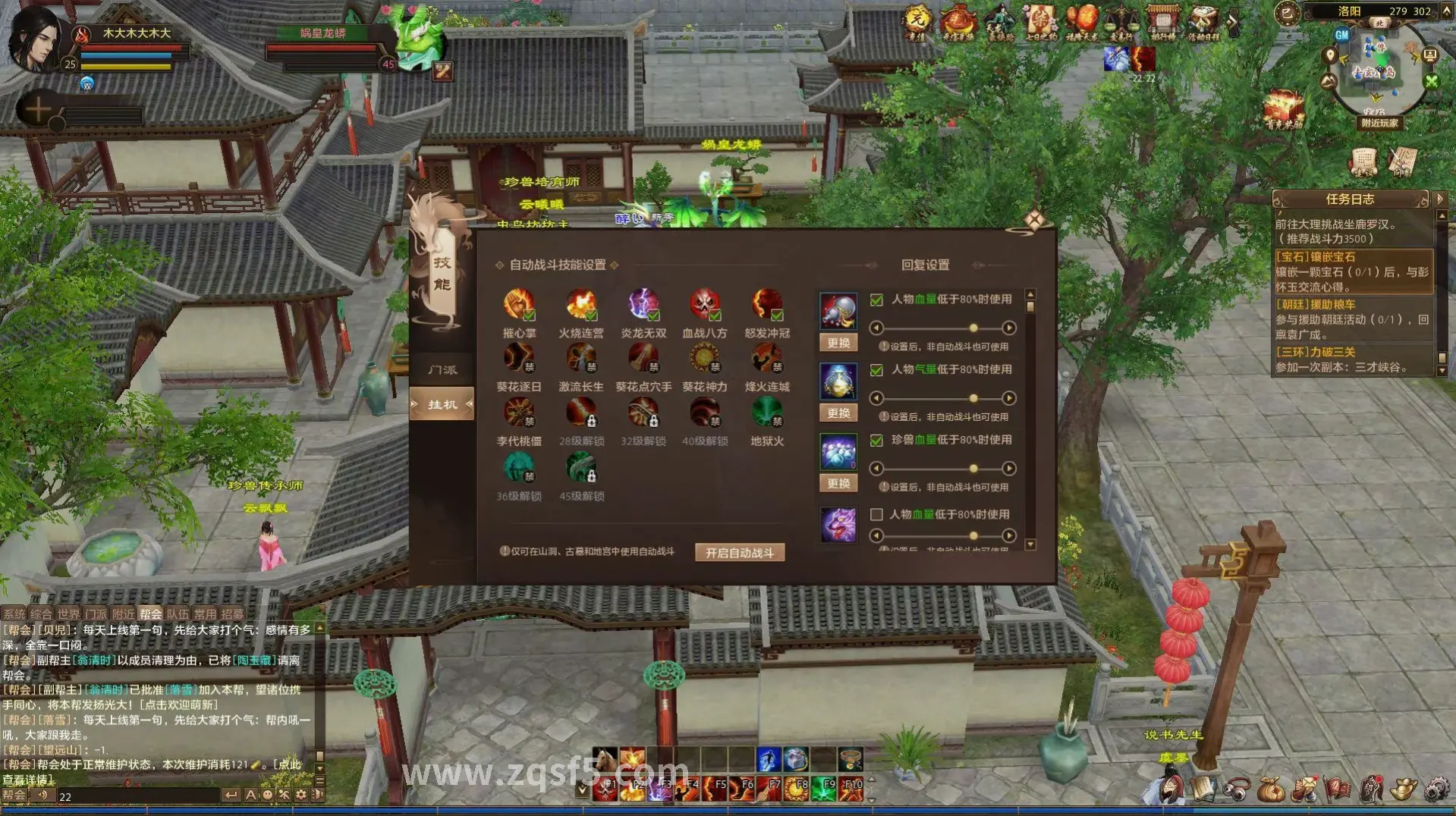Open the 附近玩家 nearby players list
This screenshot has height=816, width=1456.
[x=1379, y=123]
